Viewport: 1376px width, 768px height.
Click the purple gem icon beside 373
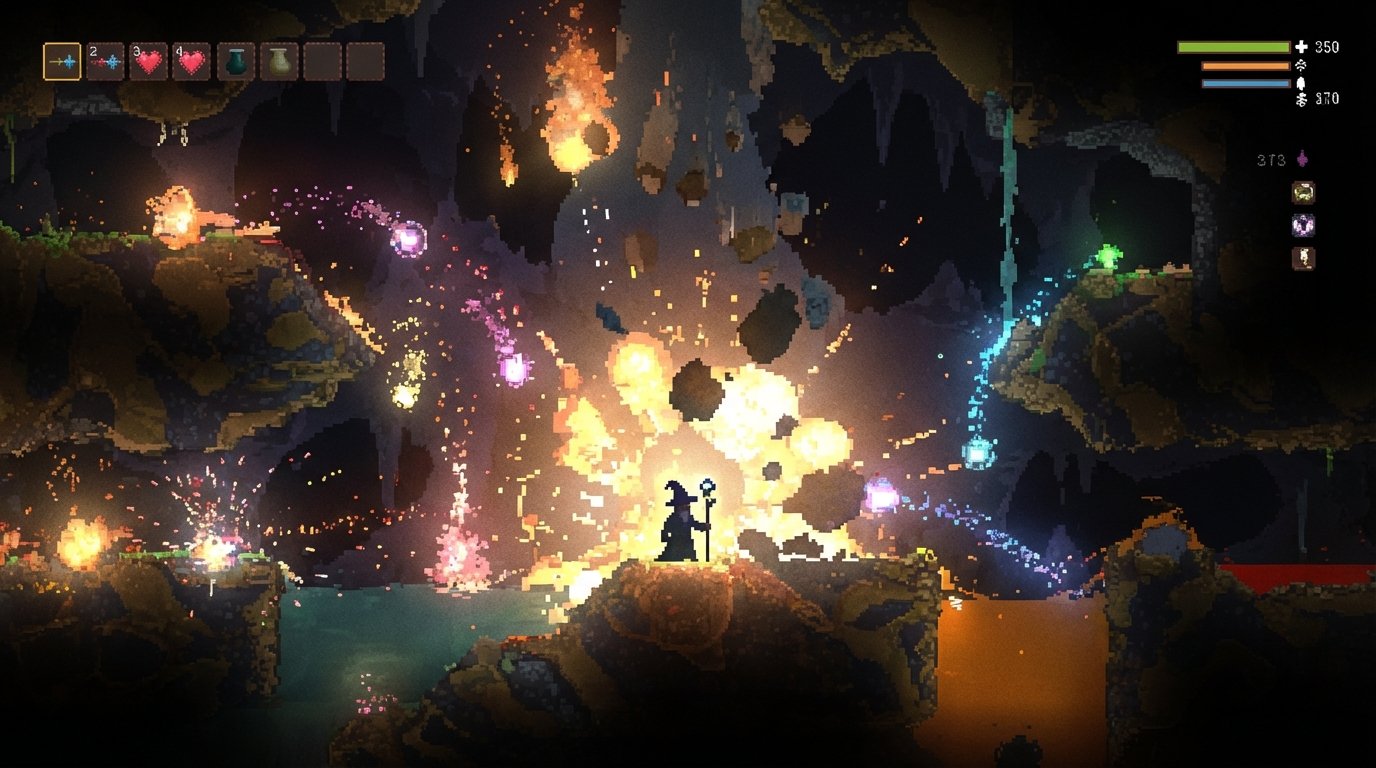pyautogui.click(x=1302, y=159)
